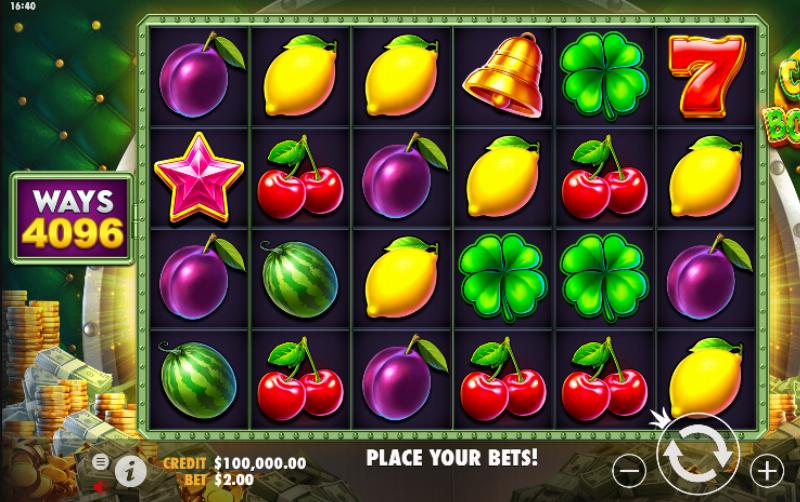Increase the bet with the plus button
The height and width of the screenshot is (502, 800).
point(767,468)
